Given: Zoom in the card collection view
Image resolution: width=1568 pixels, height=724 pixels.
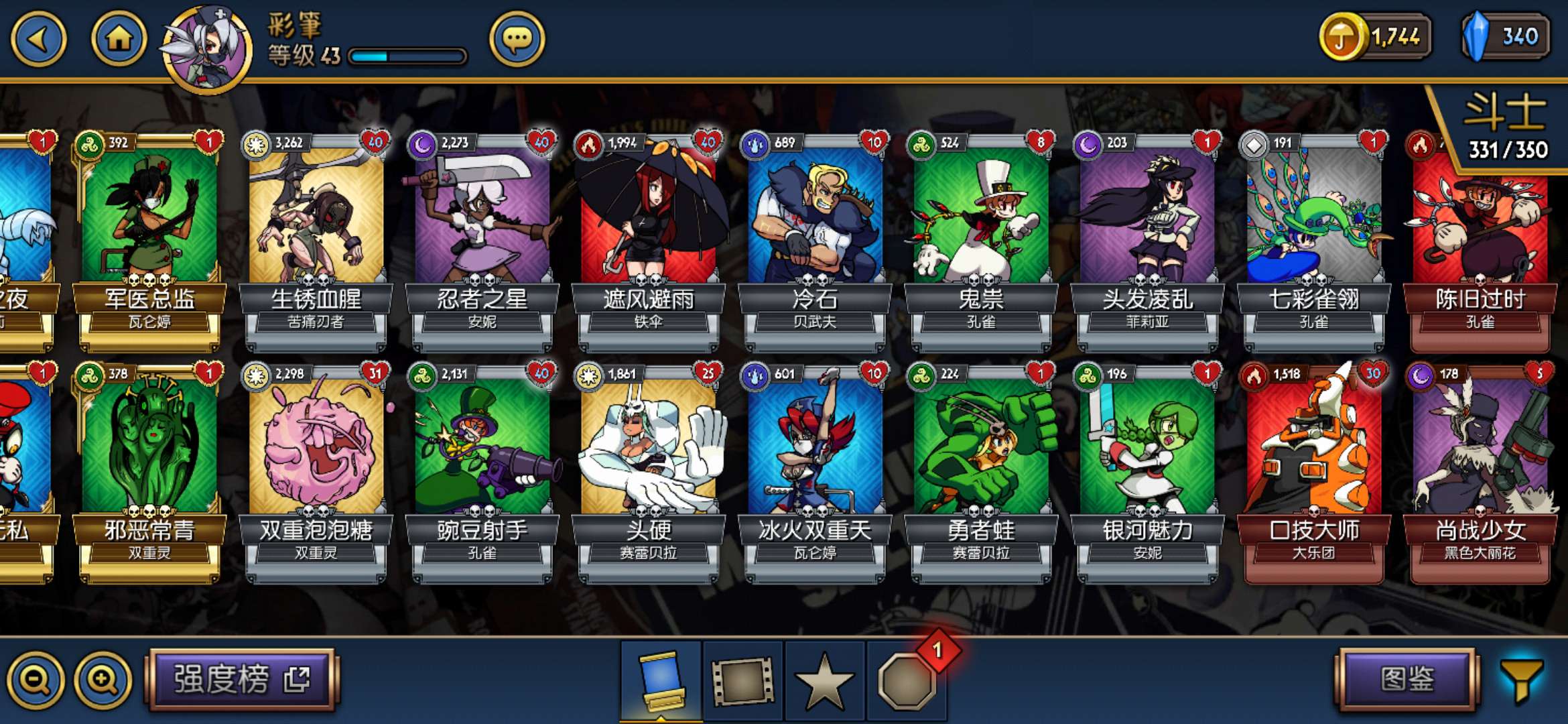Looking at the screenshot, I should point(103,680).
